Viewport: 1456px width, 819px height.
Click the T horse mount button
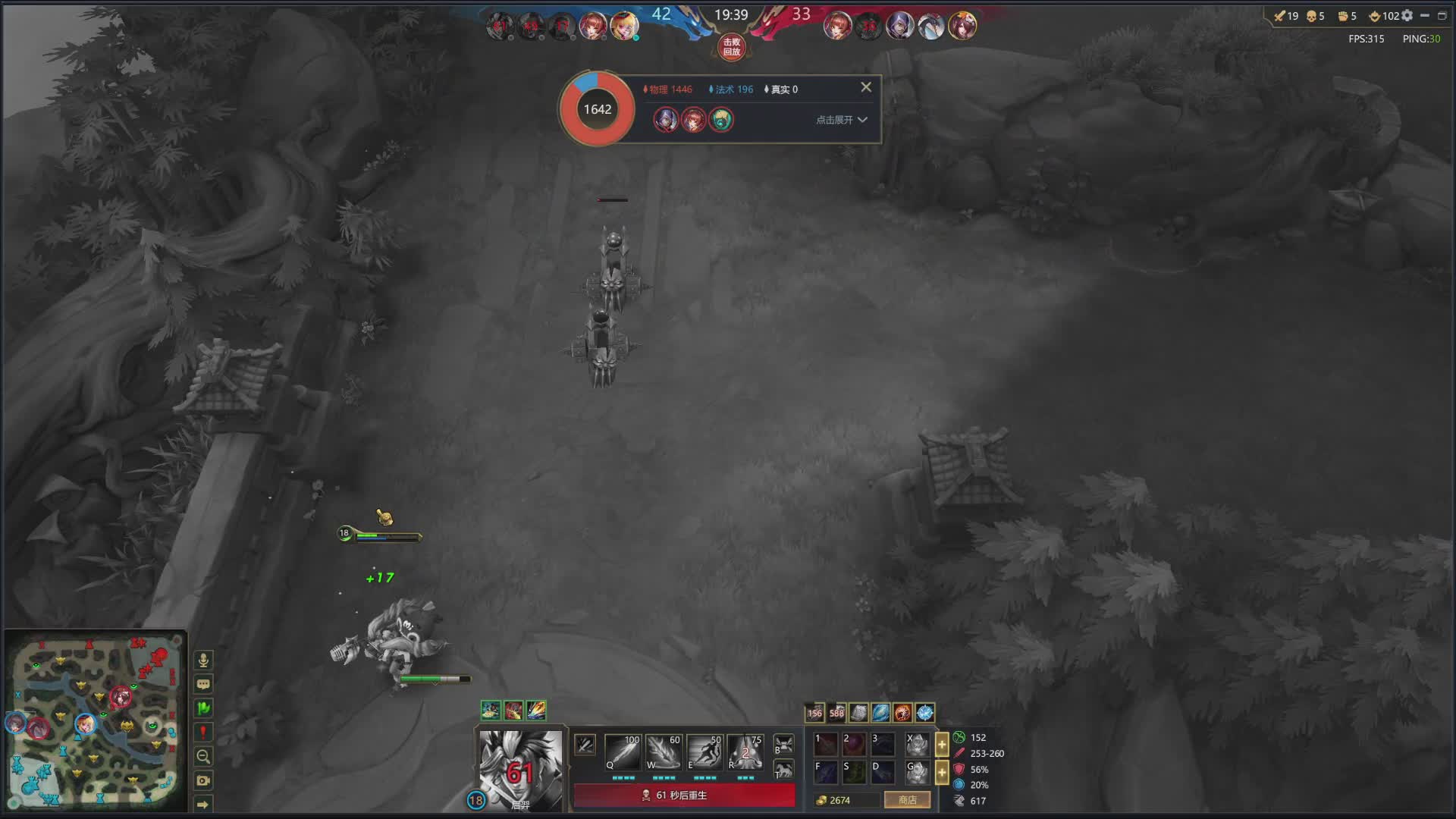click(783, 770)
